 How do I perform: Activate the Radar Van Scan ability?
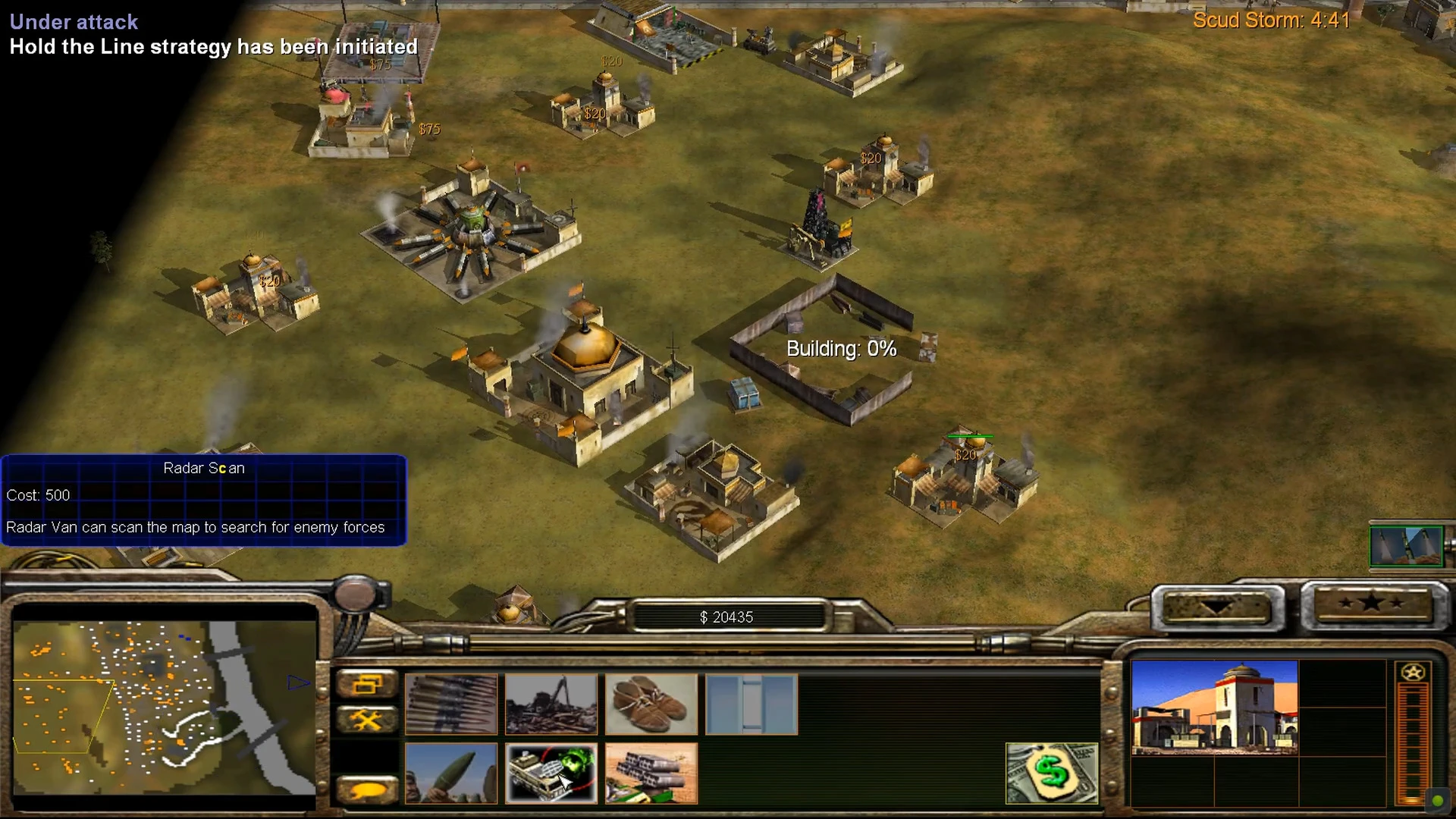tap(551, 773)
